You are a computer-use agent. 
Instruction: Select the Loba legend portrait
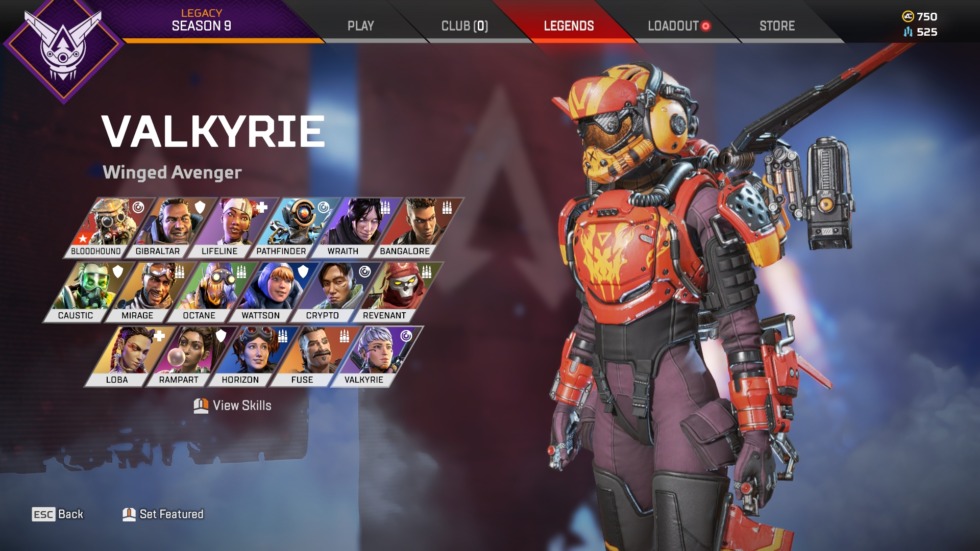click(122, 356)
